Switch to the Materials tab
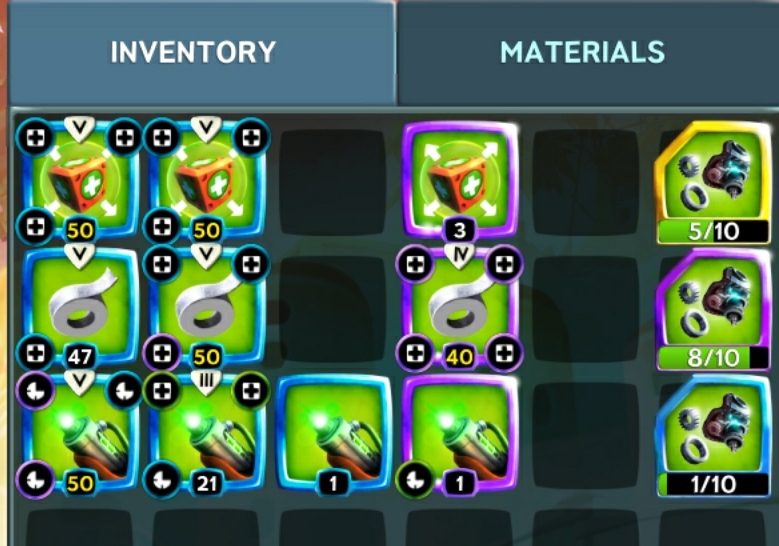 click(x=582, y=52)
